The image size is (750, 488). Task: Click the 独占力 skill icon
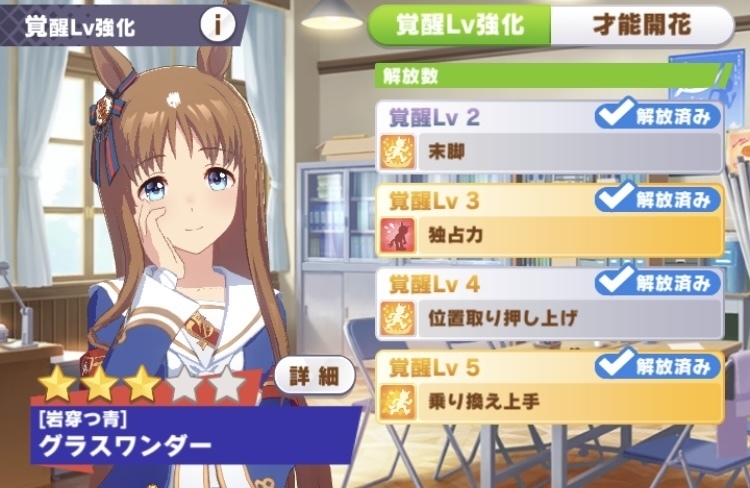tap(398, 237)
